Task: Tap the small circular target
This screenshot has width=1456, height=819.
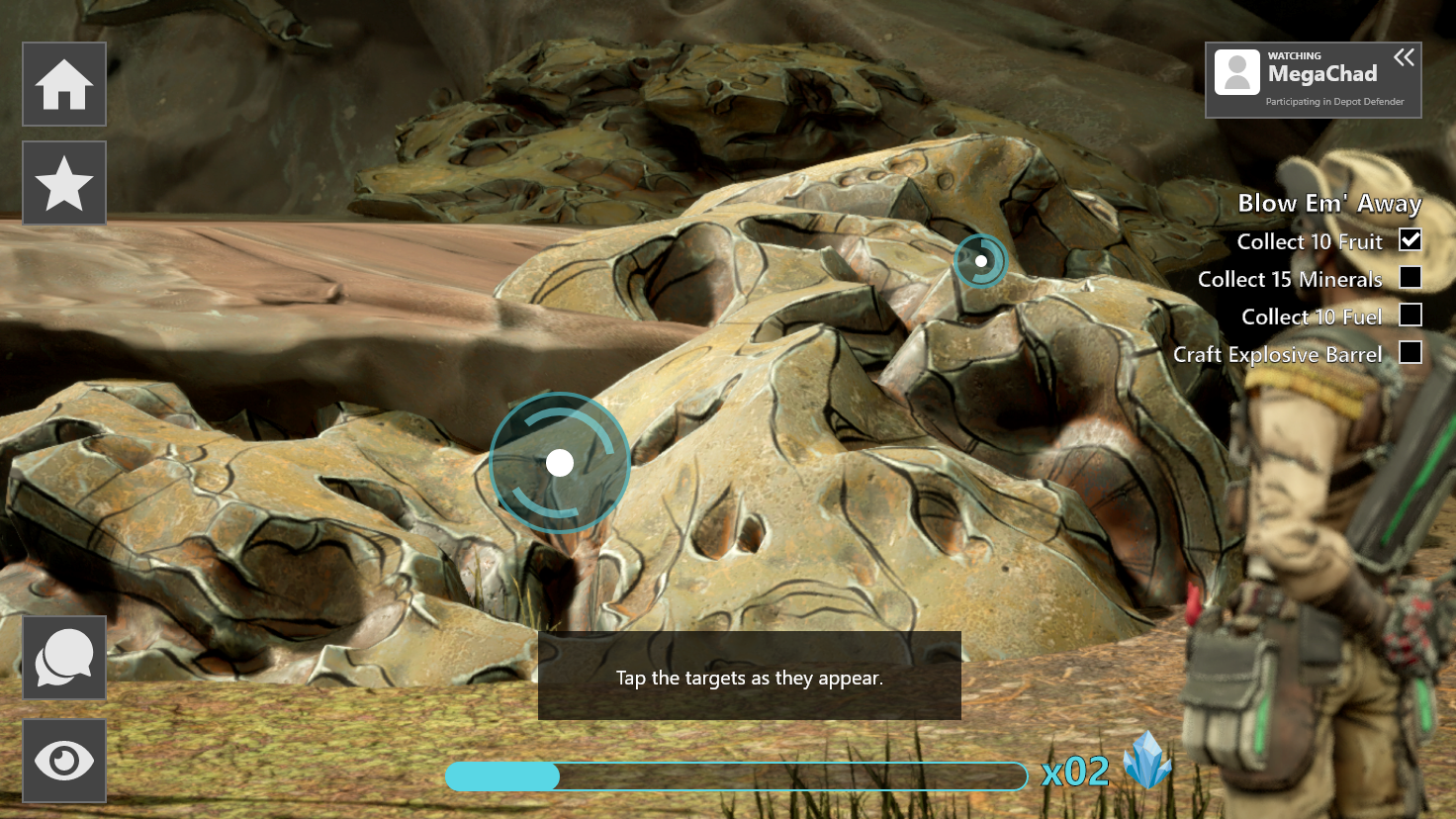Action: coord(981,261)
